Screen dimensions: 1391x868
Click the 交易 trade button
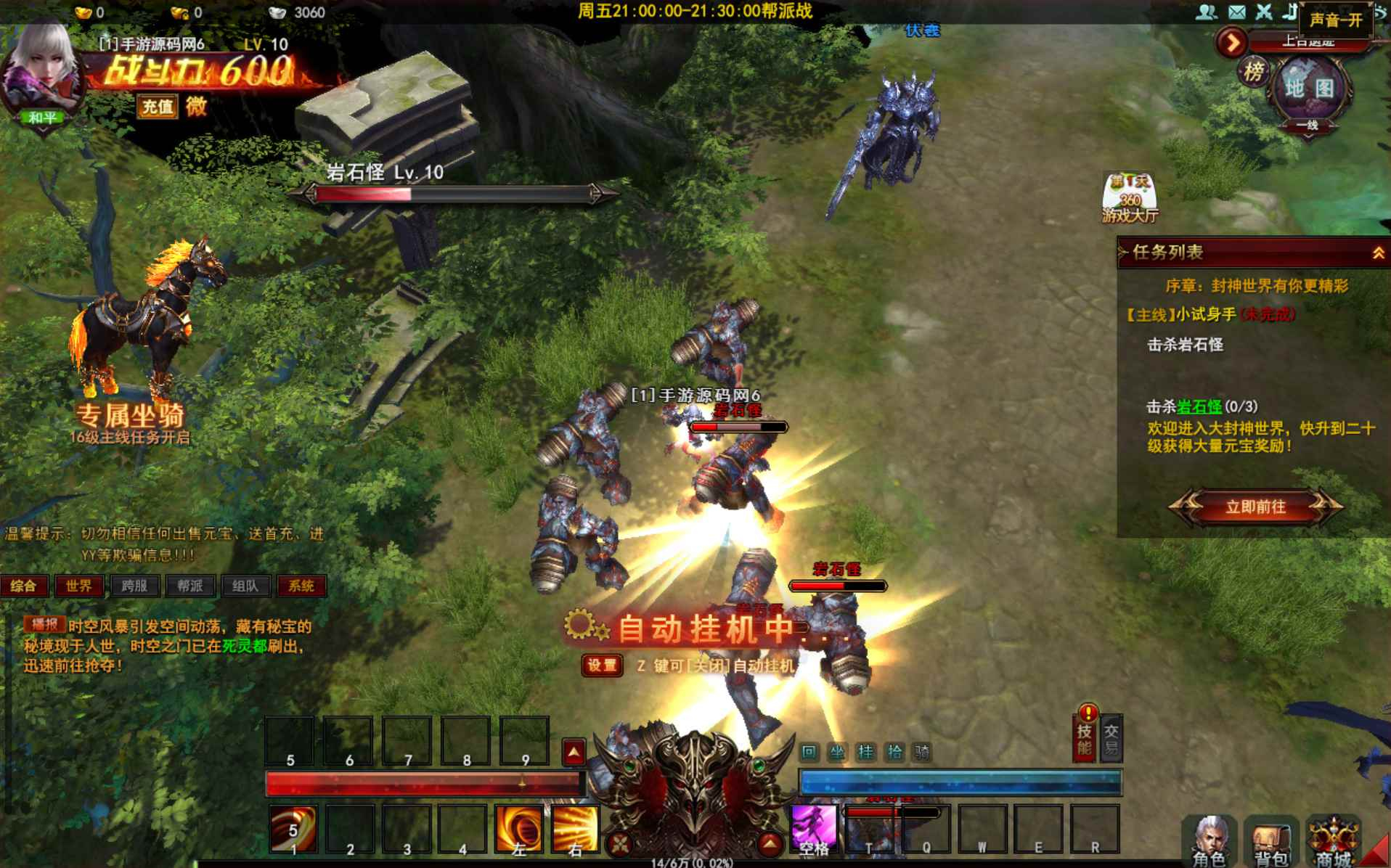1111,739
